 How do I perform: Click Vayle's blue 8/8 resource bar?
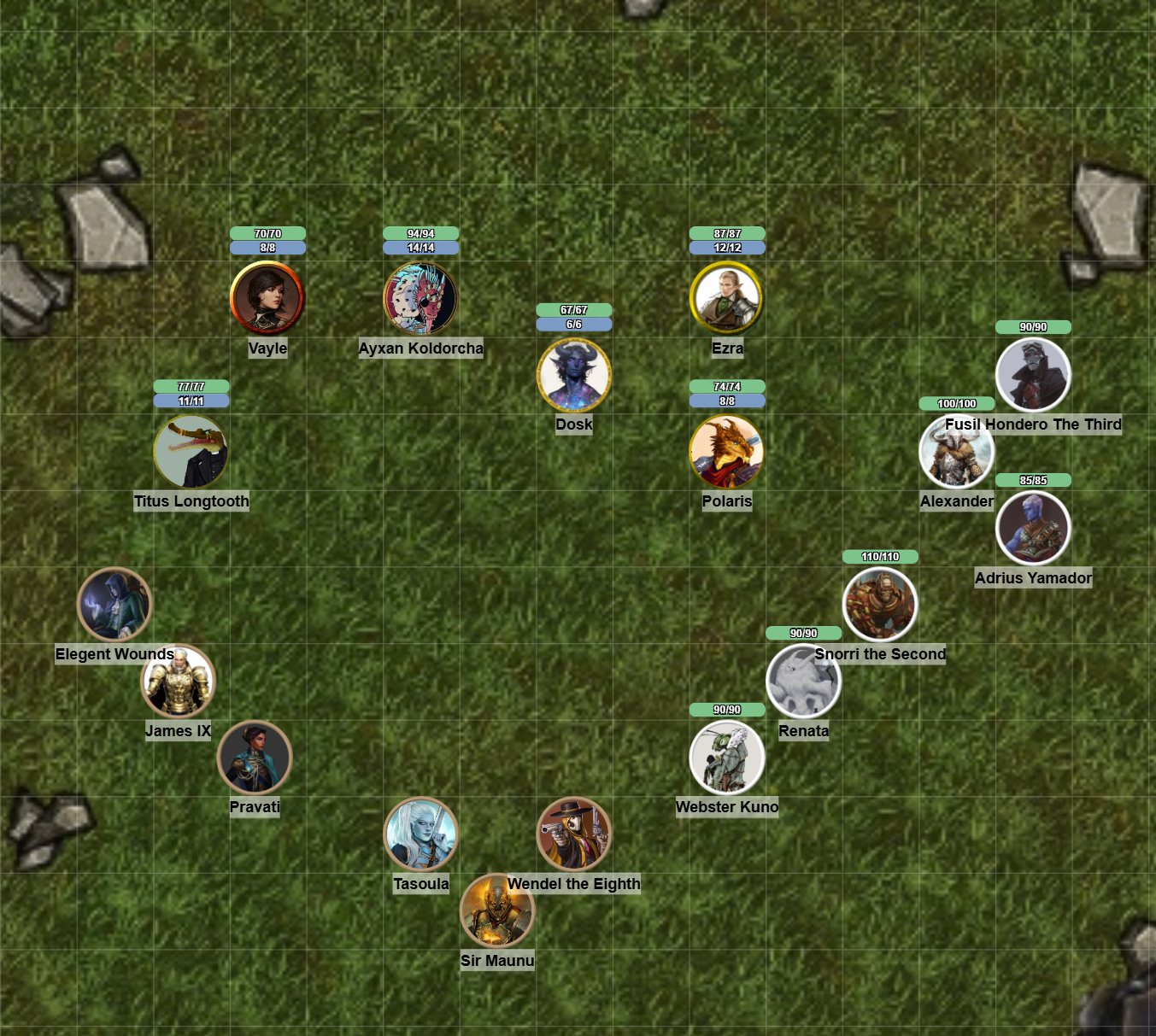click(267, 247)
